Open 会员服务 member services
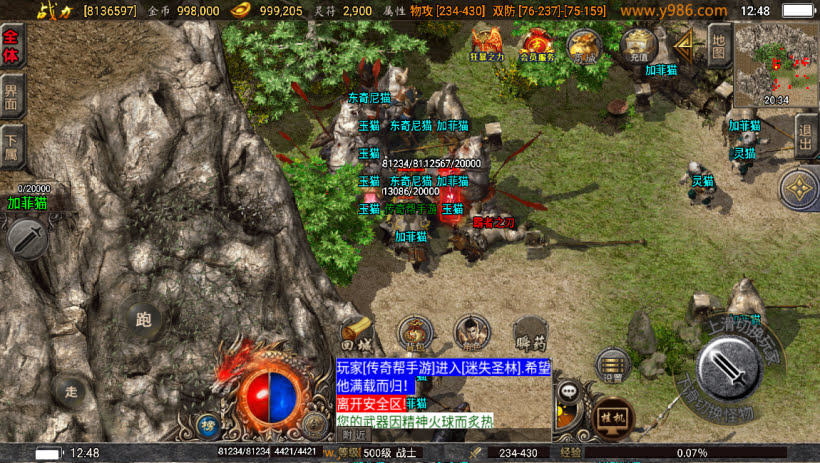820x463 pixels. click(x=537, y=45)
